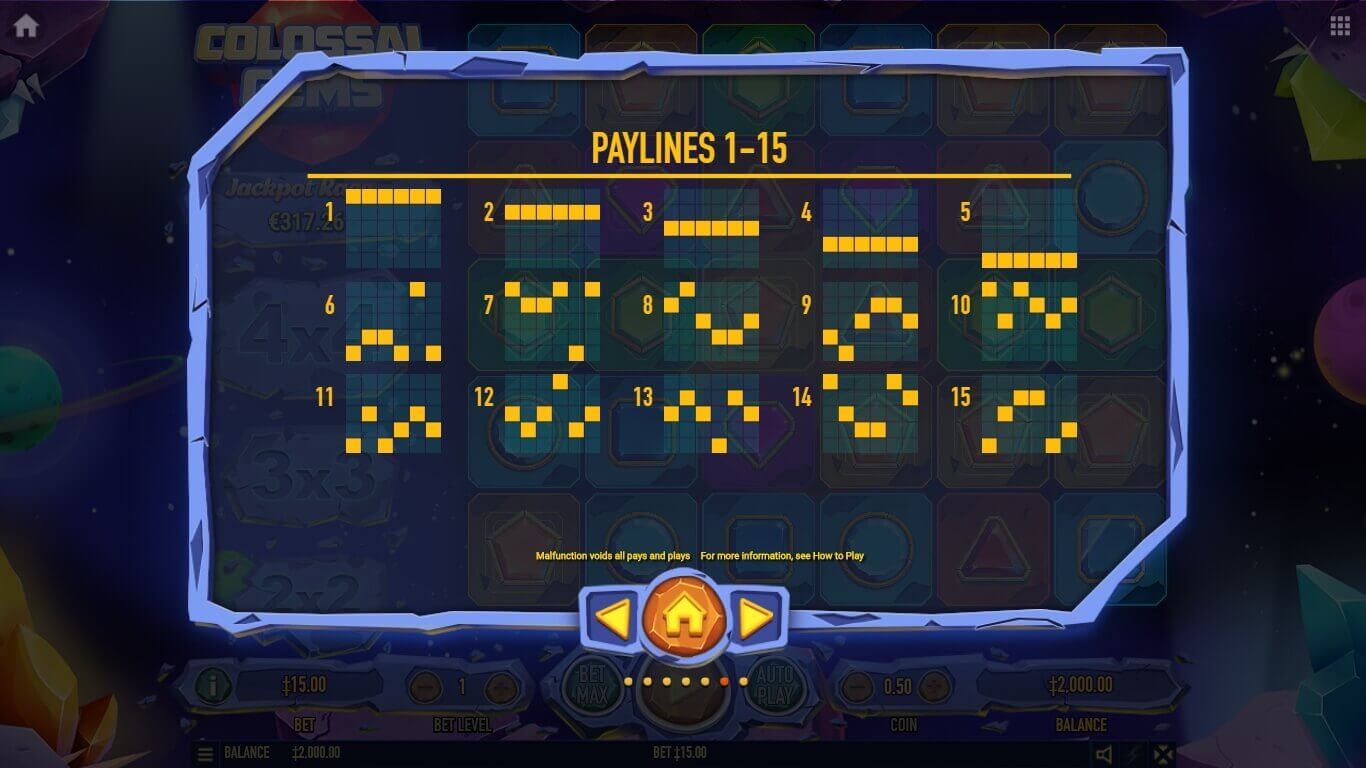This screenshot has width=1366, height=768.
Task: Raise the coin value
Action: [936, 687]
